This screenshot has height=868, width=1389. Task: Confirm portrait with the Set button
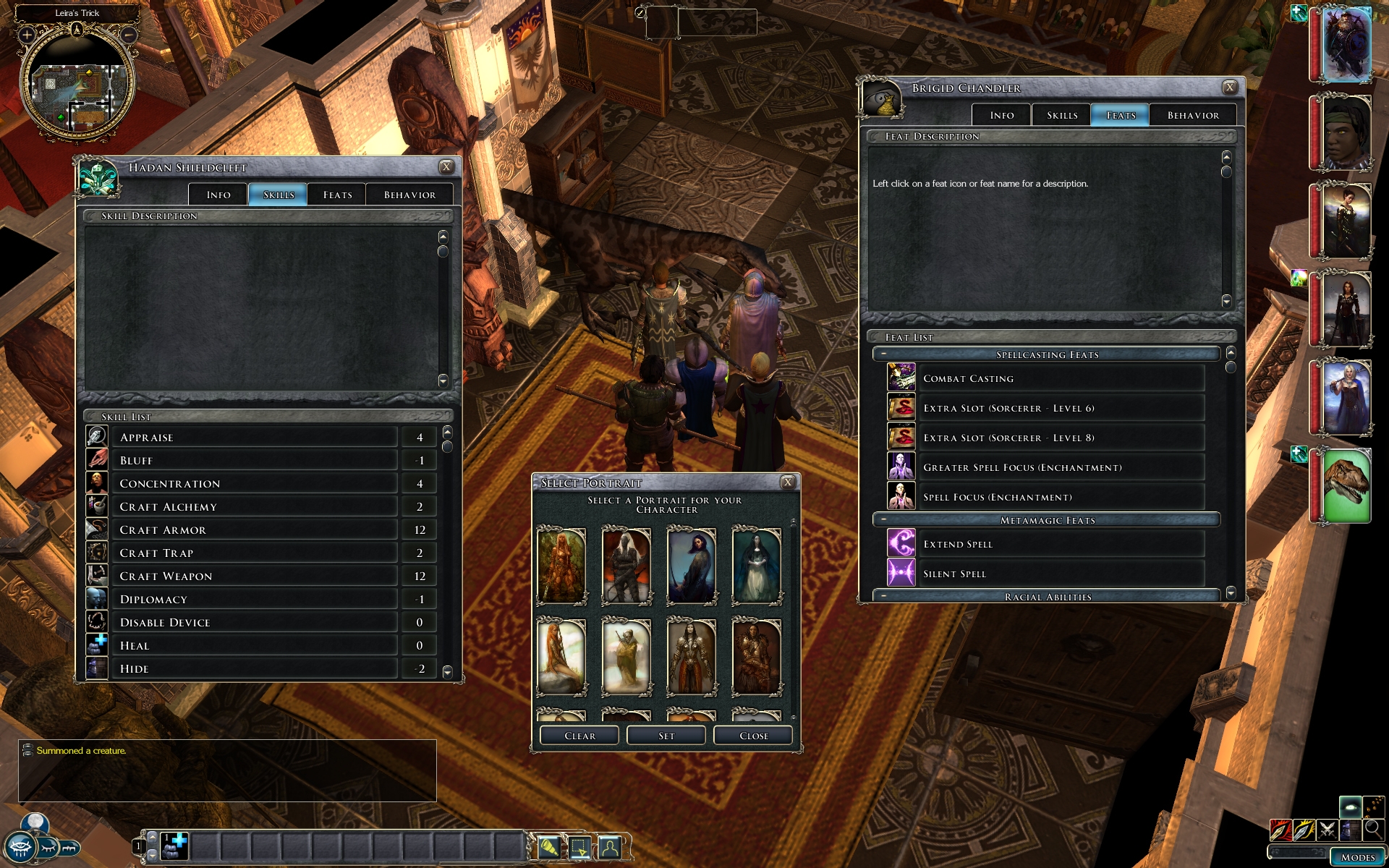[666, 736]
